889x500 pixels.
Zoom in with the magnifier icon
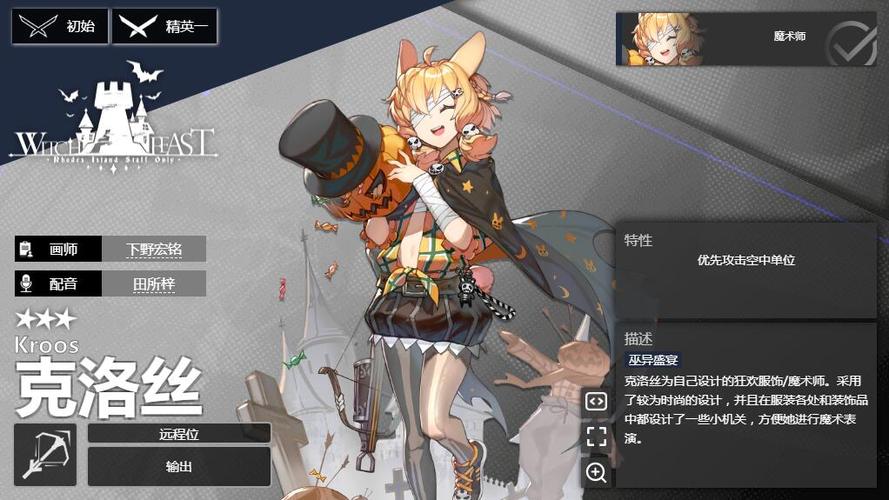point(596,473)
